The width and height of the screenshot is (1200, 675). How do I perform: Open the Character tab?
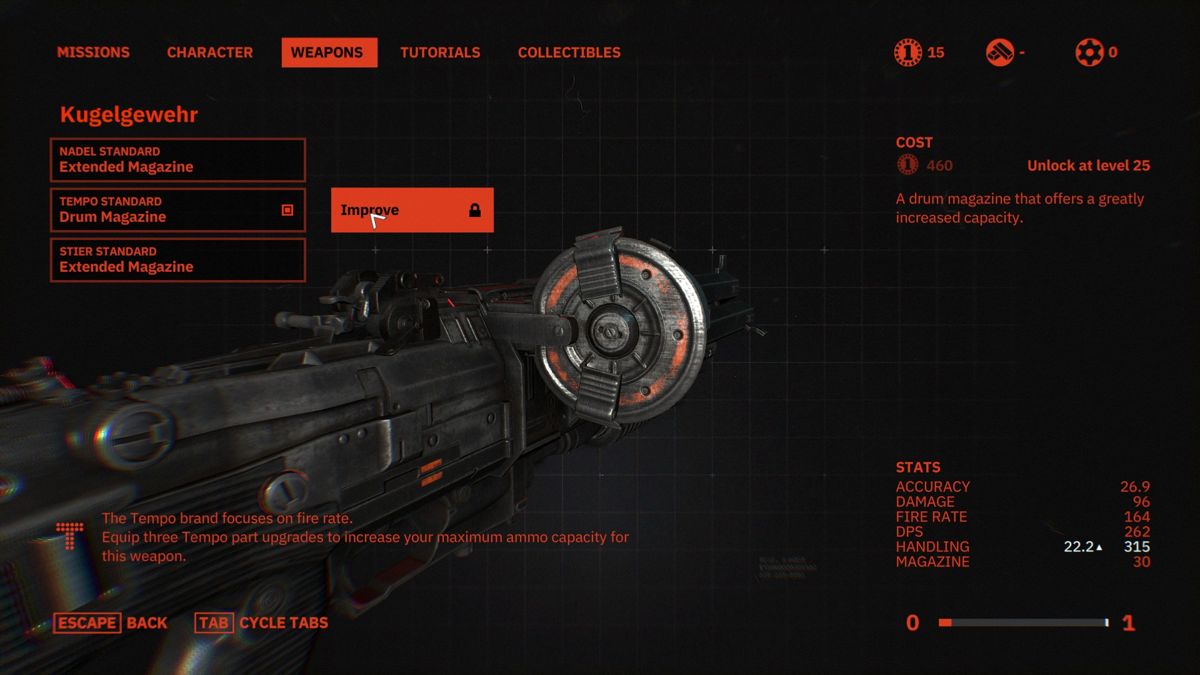pos(210,52)
